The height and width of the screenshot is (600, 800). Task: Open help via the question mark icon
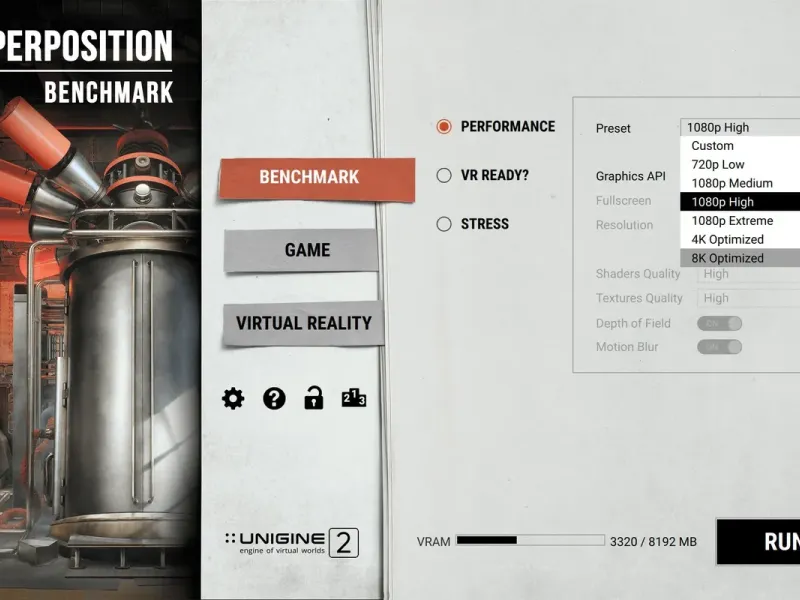(274, 399)
